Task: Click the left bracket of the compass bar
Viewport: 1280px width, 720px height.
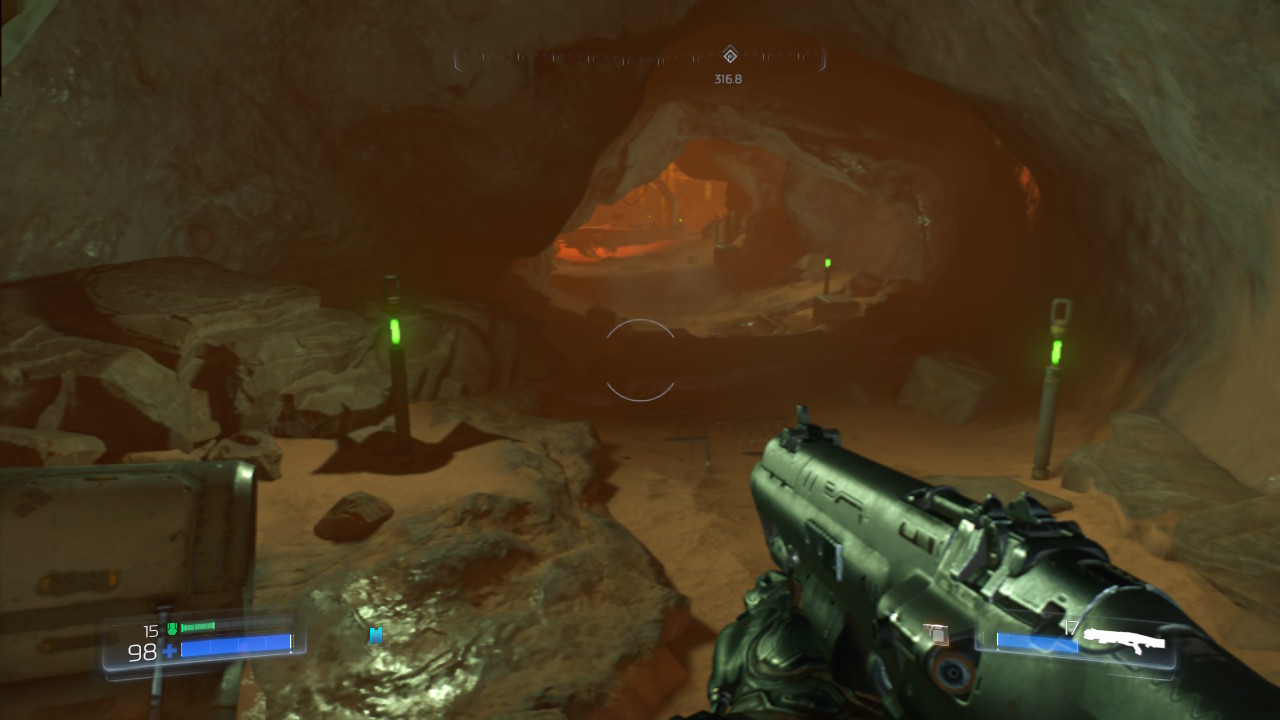Action: pyautogui.click(x=459, y=57)
